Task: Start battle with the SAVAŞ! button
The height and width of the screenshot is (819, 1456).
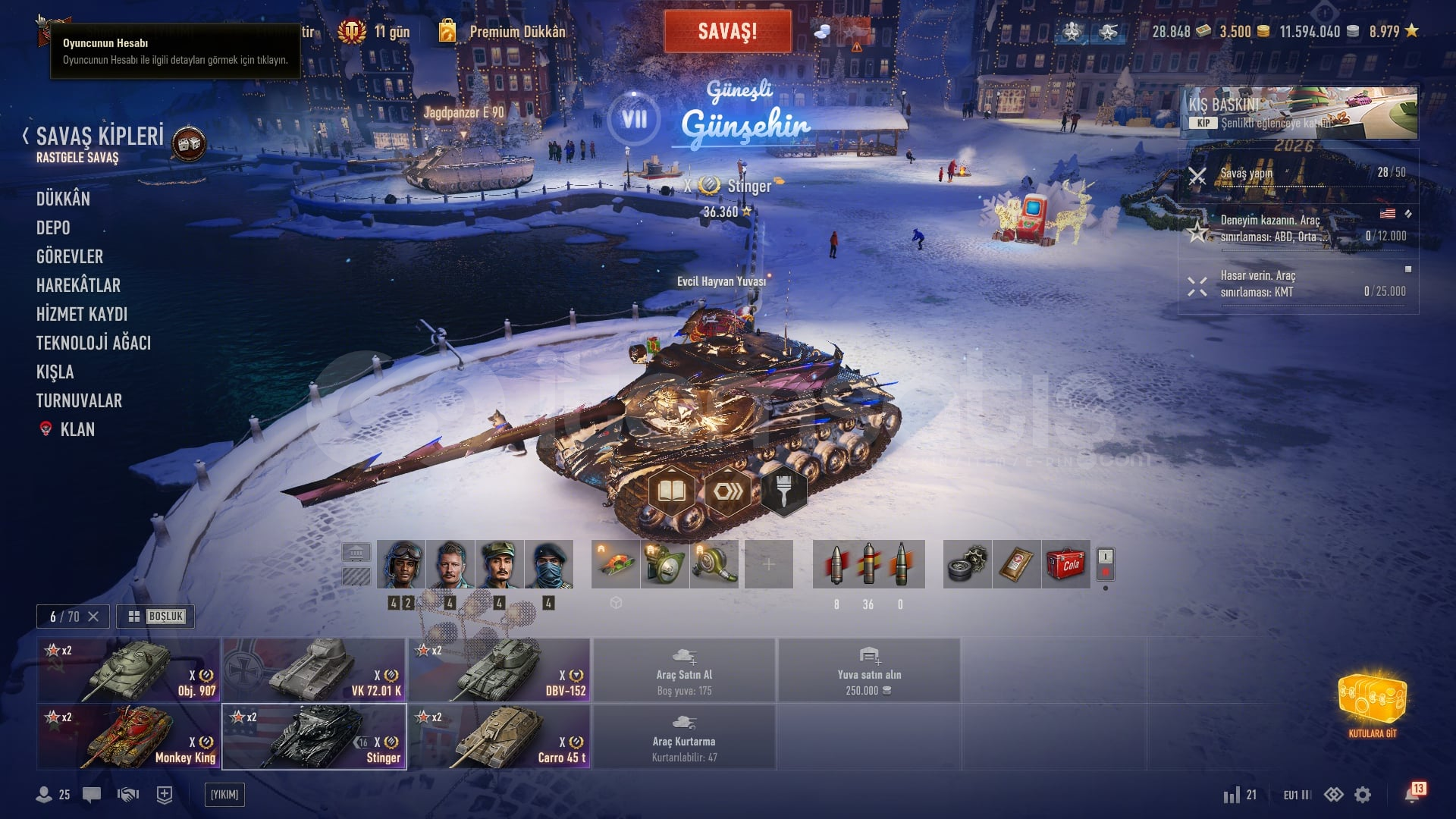Action: (x=727, y=32)
